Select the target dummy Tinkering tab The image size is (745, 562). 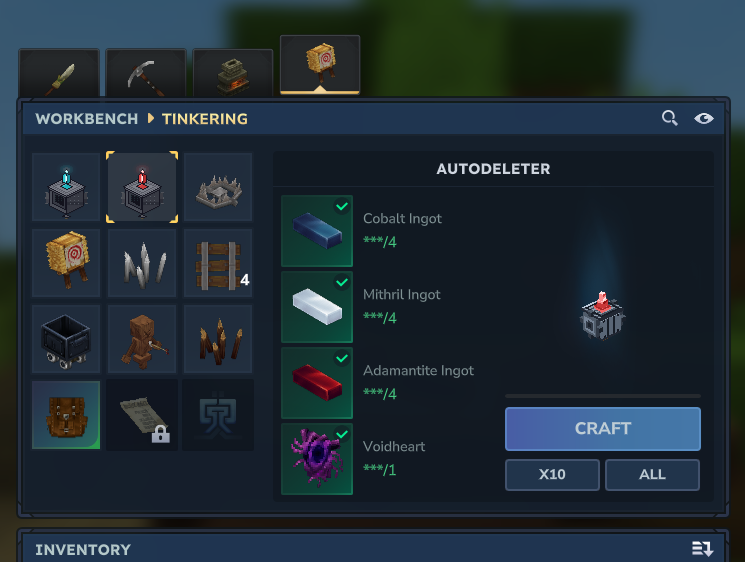(320, 66)
